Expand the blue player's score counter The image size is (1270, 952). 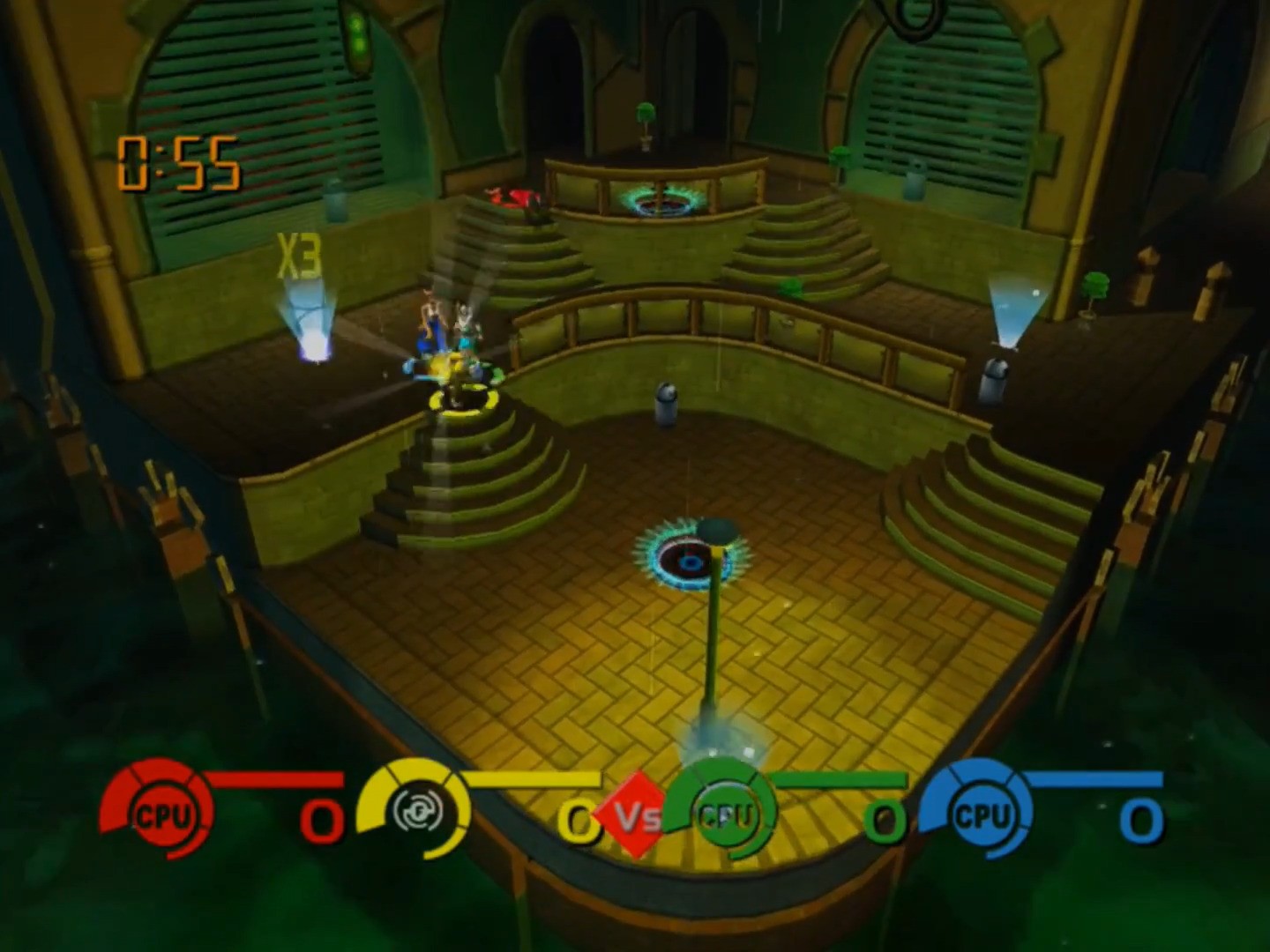point(1141,820)
